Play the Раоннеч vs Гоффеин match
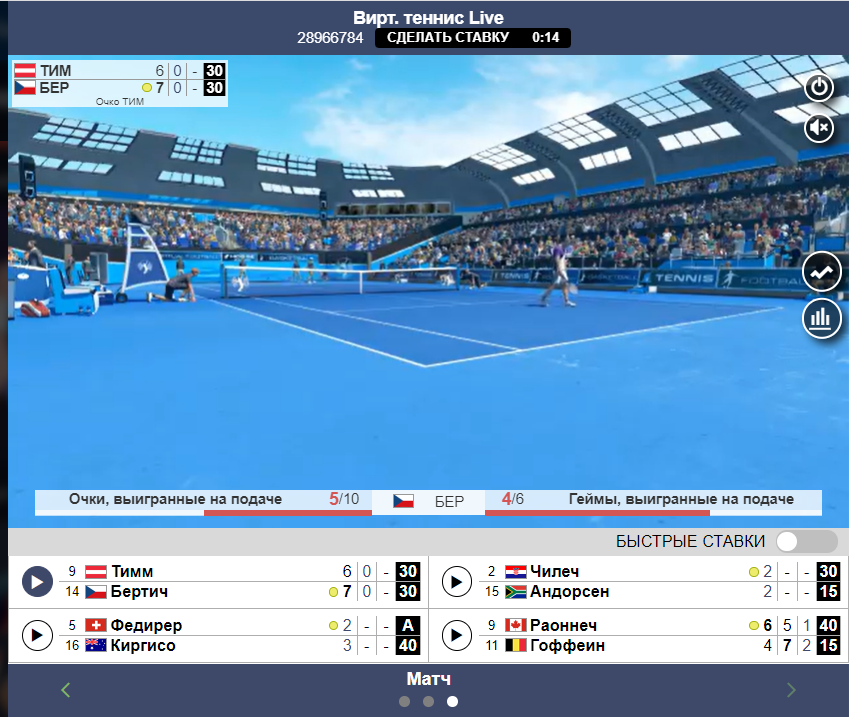Image resolution: width=849 pixels, height=717 pixels. click(x=456, y=635)
